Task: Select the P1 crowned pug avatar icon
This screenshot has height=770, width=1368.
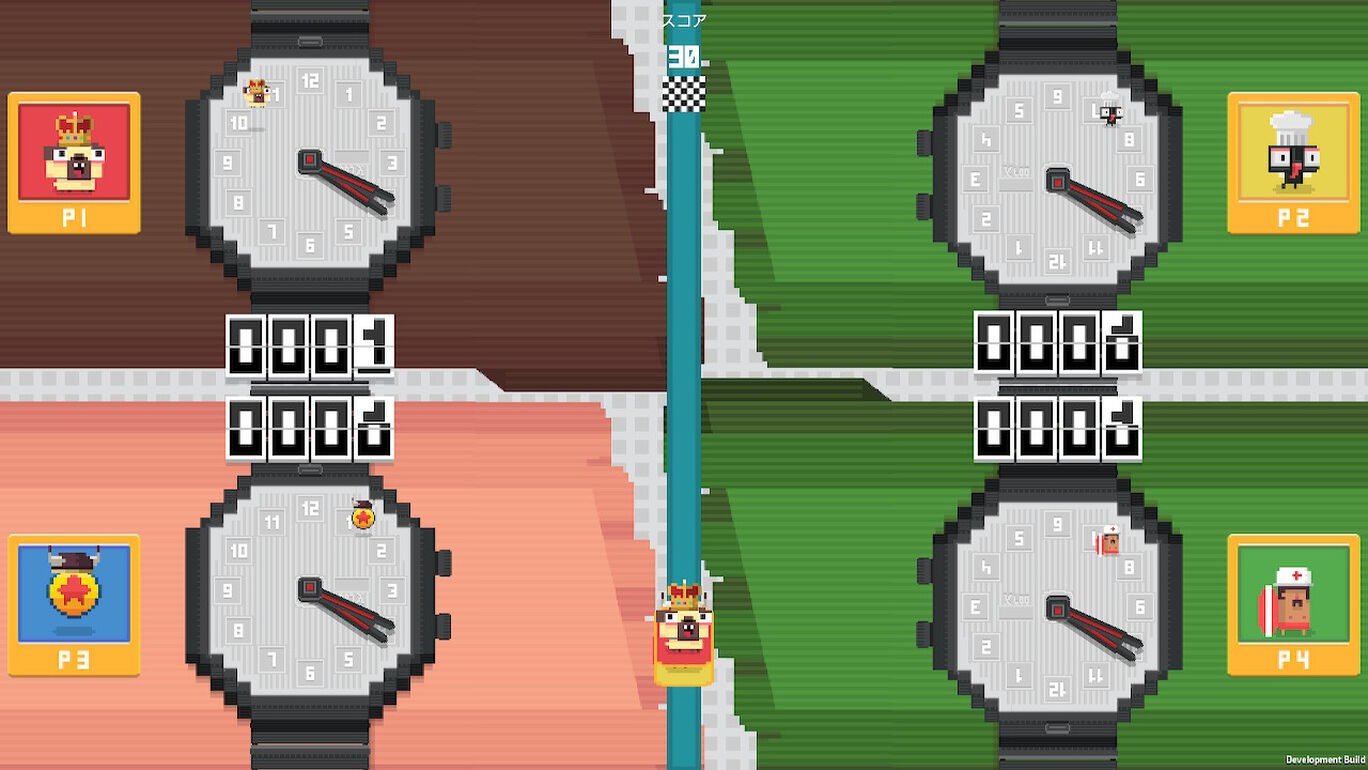Action: click(74, 150)
